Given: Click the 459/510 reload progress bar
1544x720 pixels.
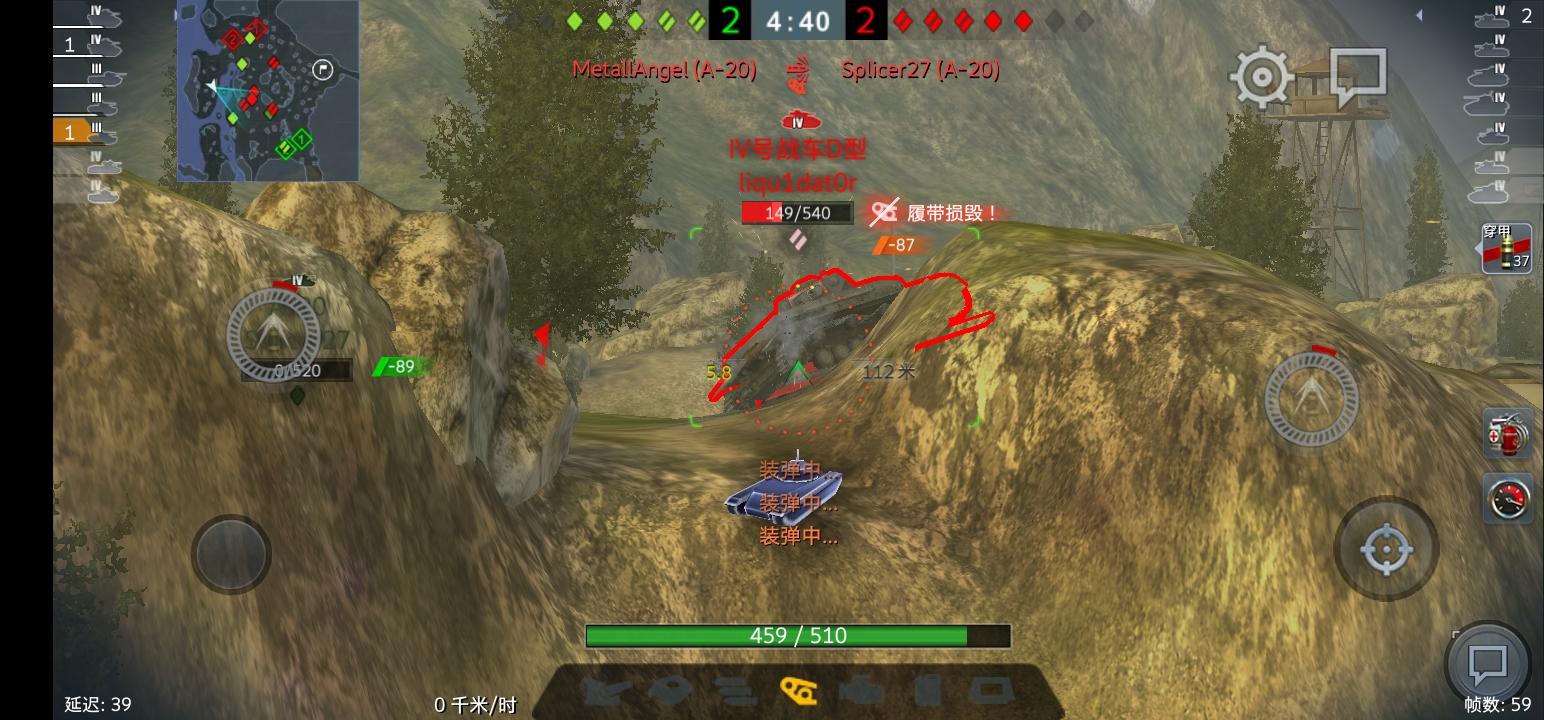Looking at the screenshot, I should point(797,636).
